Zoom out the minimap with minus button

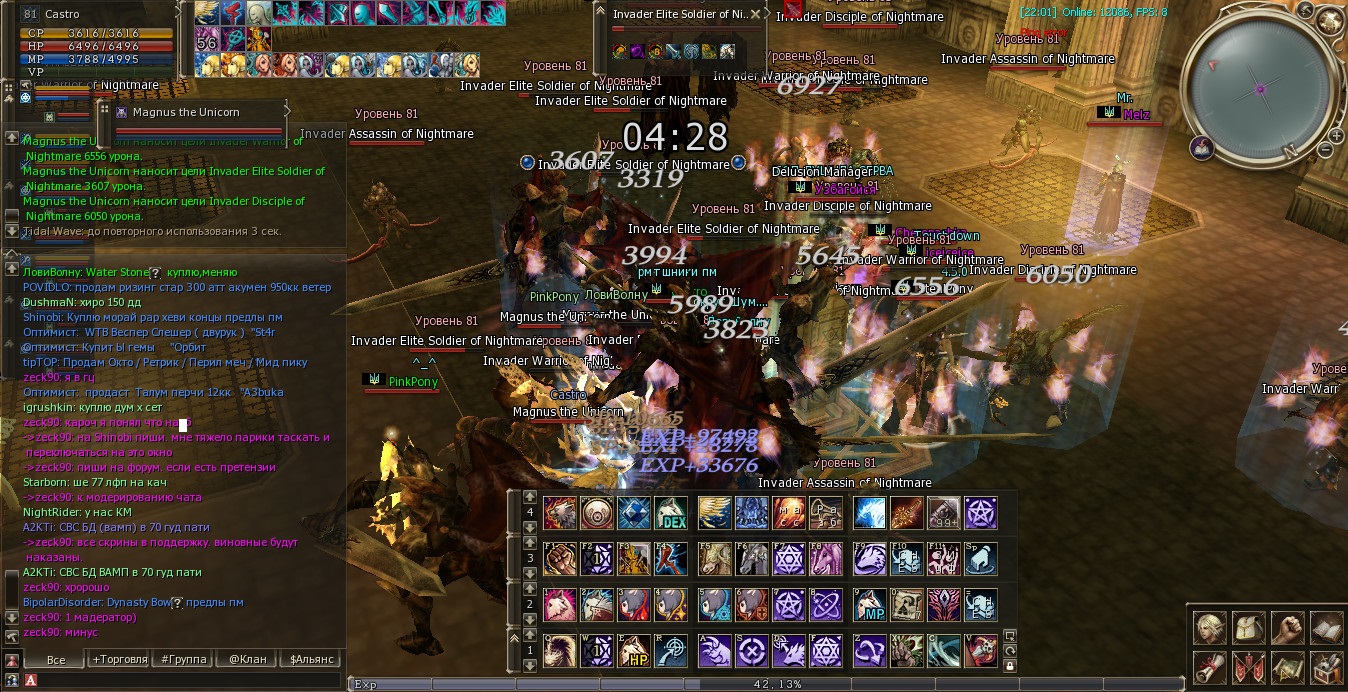click(x=1325, y=150)
